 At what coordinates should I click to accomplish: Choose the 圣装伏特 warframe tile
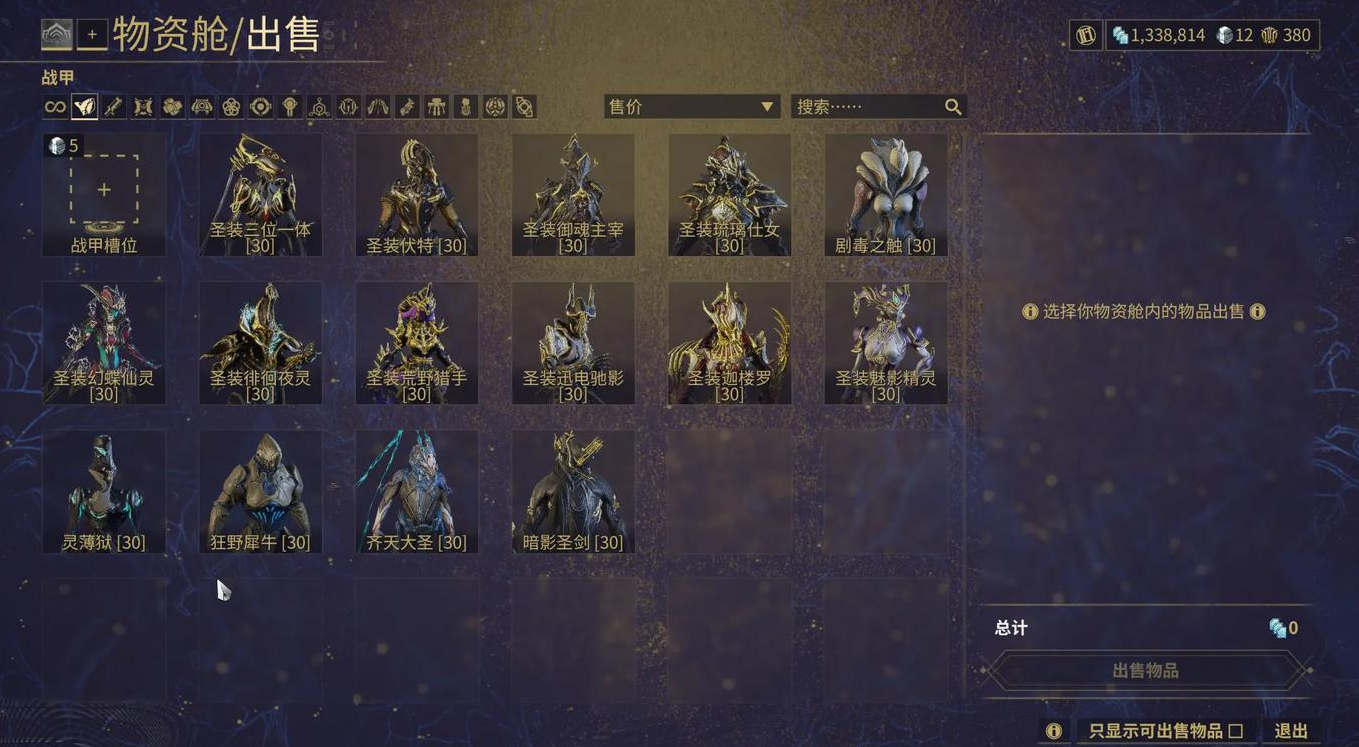coord(416,194)
